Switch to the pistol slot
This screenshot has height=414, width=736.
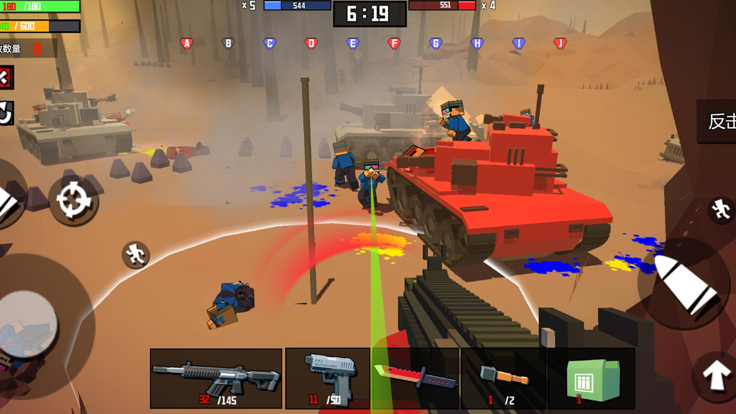click(327, 378)
